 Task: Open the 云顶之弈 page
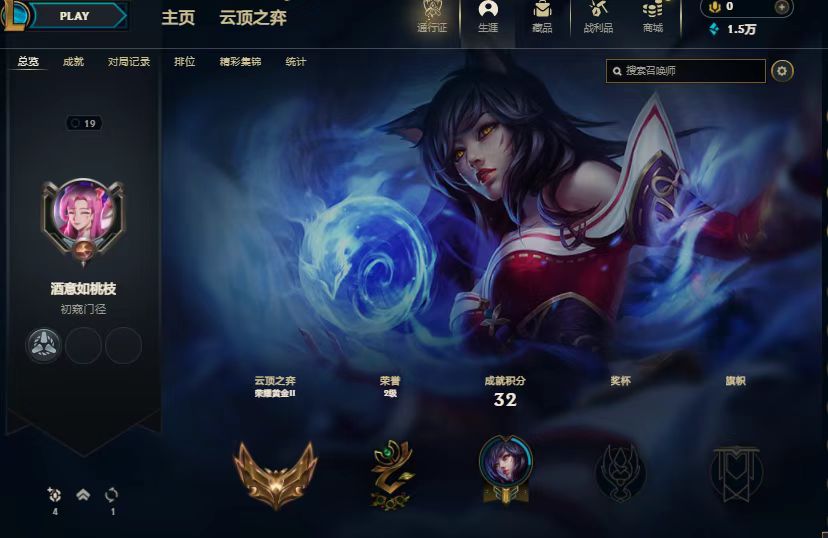(x=253, y=18)
